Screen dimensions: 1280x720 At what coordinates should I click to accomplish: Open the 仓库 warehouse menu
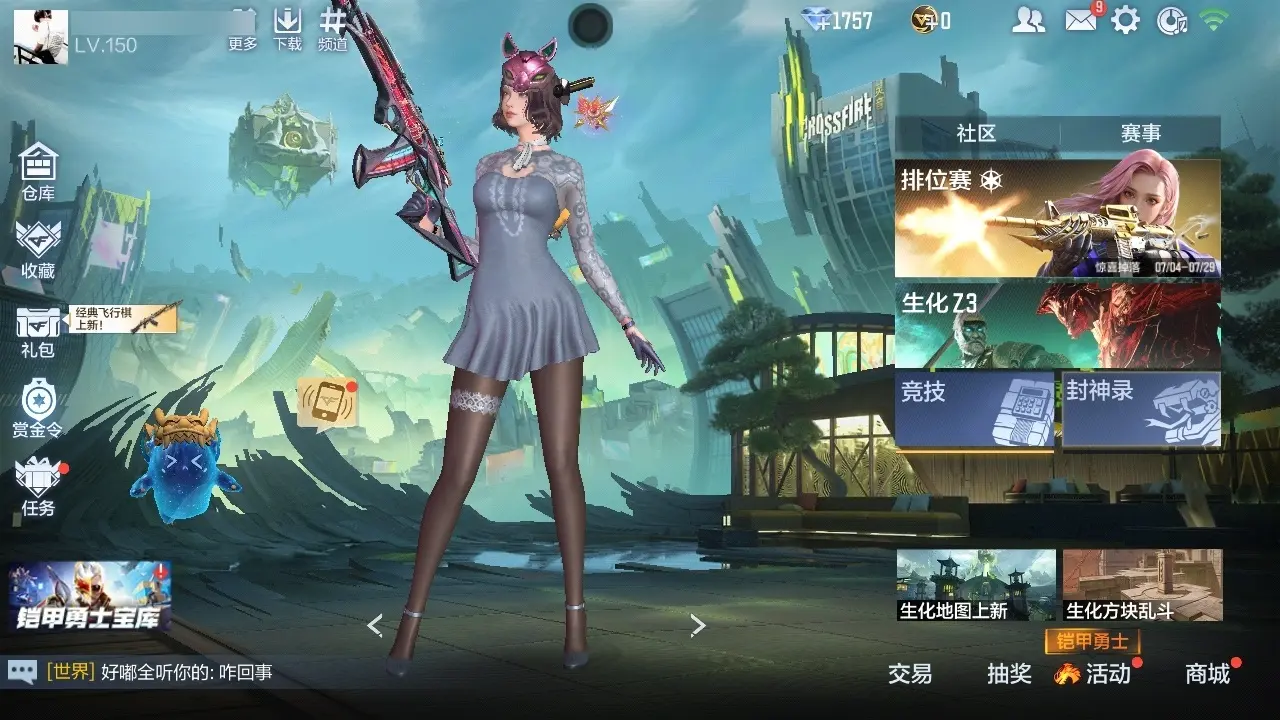click(x=38, y=171)
